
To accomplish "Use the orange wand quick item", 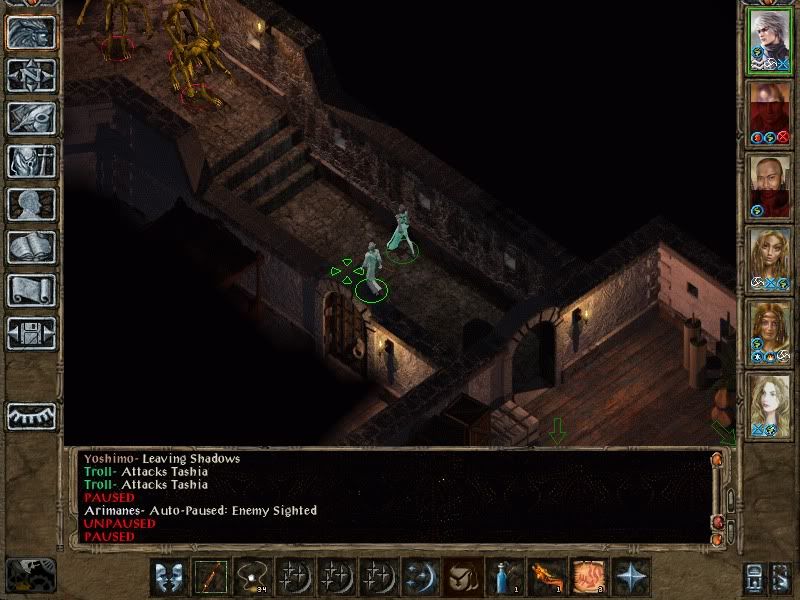I will coord(547,577).
